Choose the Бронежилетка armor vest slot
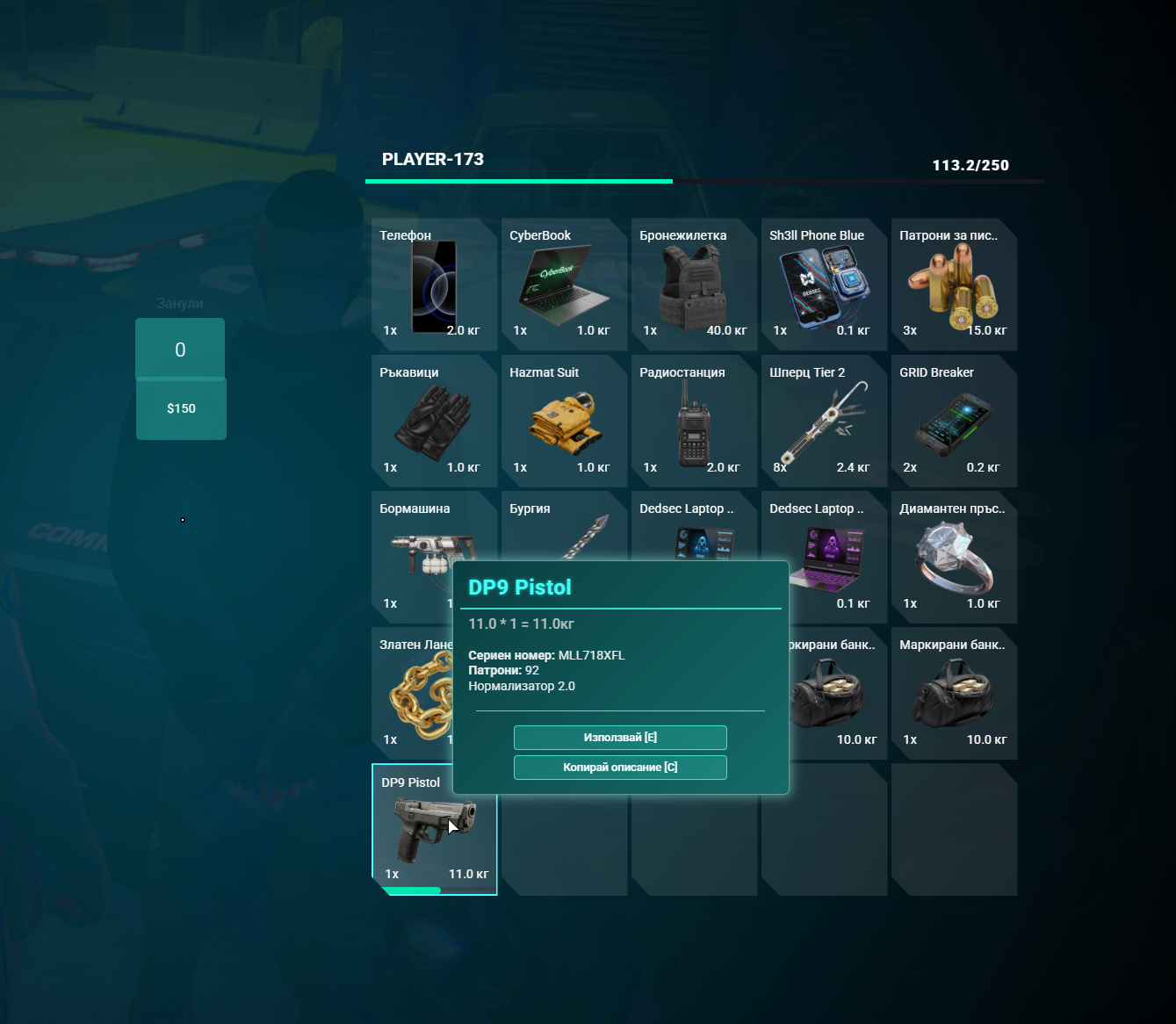This screenshot has width=1176, height=1024. [694, 285]
